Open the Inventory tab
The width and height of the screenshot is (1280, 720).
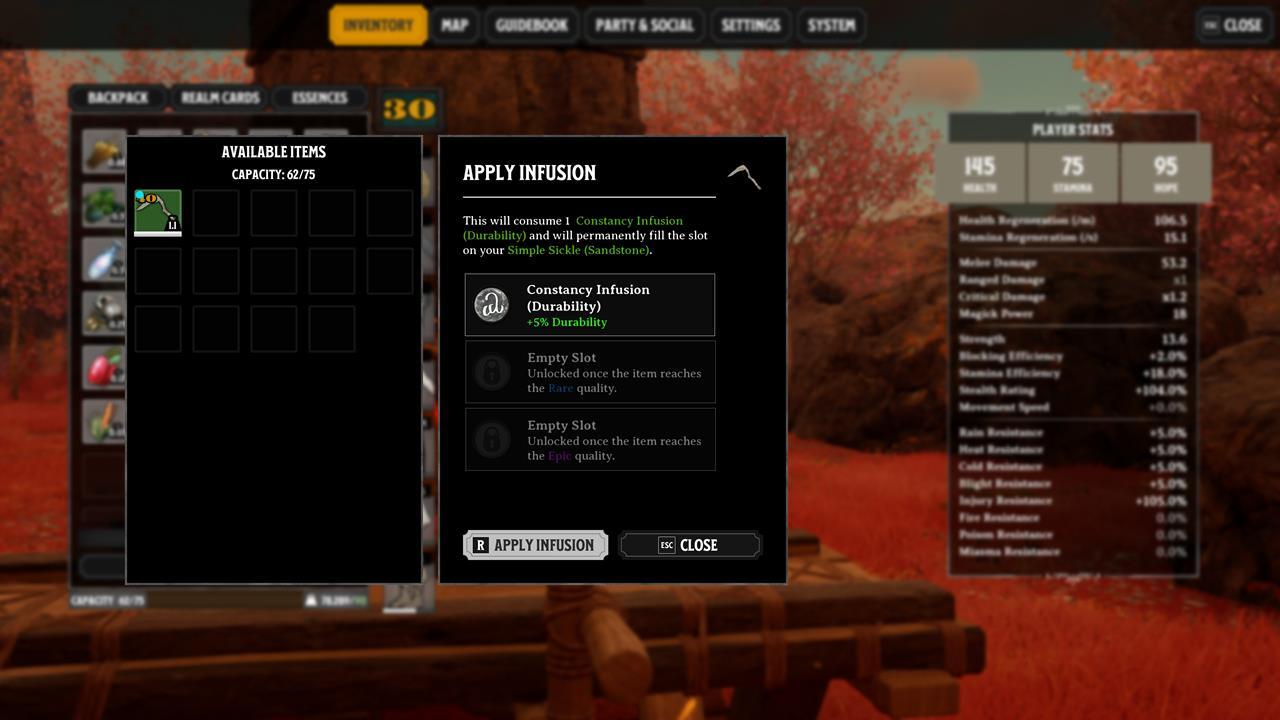[378, 25]
